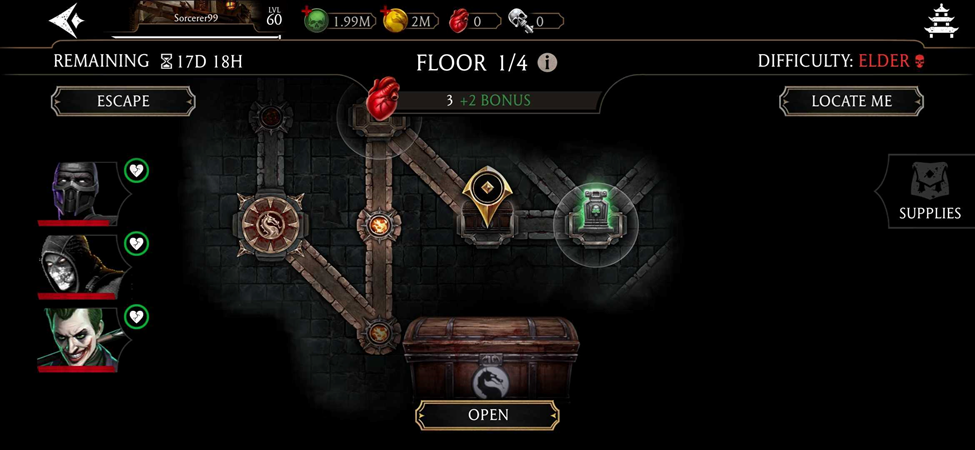975x450 pixels.
Task: Choose the fiery orb map node
Action: click(x=380, y=224)
